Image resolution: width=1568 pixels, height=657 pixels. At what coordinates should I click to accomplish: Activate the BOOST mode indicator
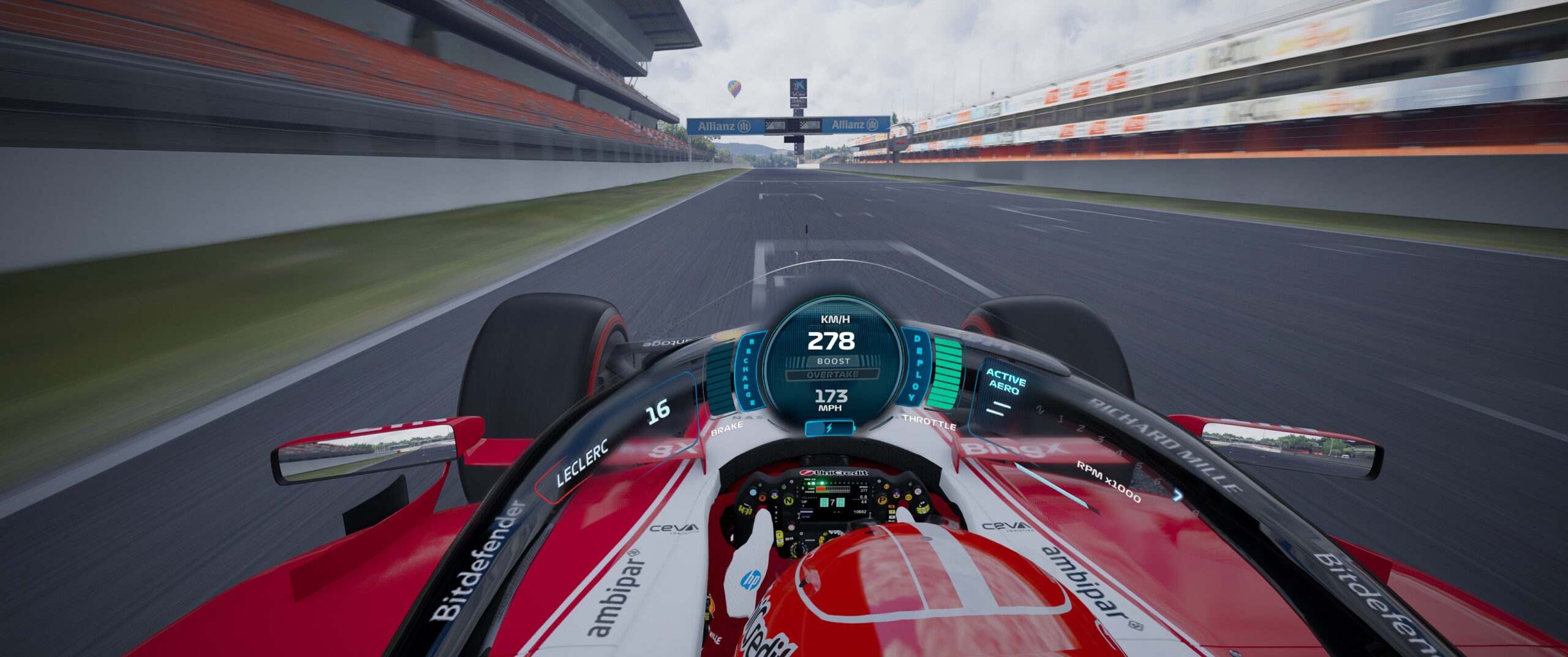[833, 361]
